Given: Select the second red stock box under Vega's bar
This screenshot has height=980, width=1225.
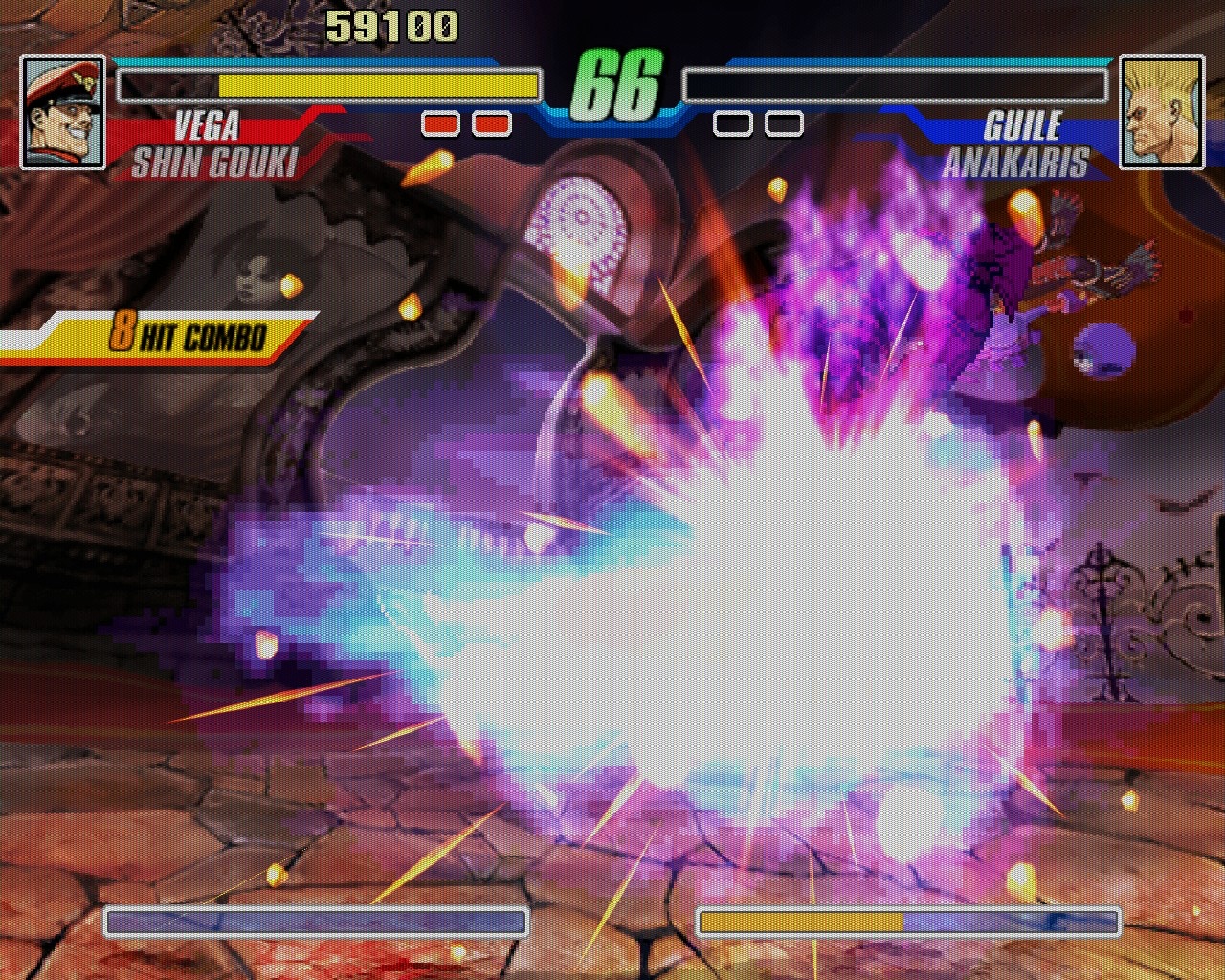Looking at the screenshot, I should [x=491, y=123].
